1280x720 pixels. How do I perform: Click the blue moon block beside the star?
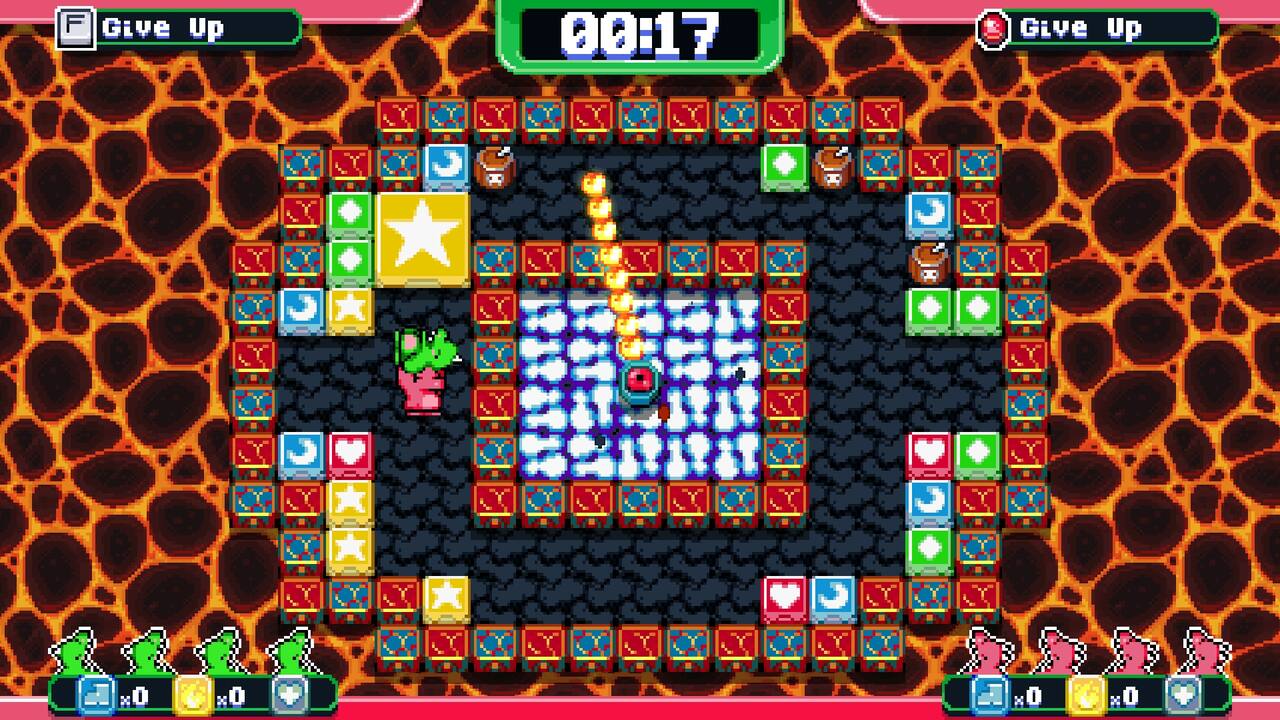[x=444, y=166]
